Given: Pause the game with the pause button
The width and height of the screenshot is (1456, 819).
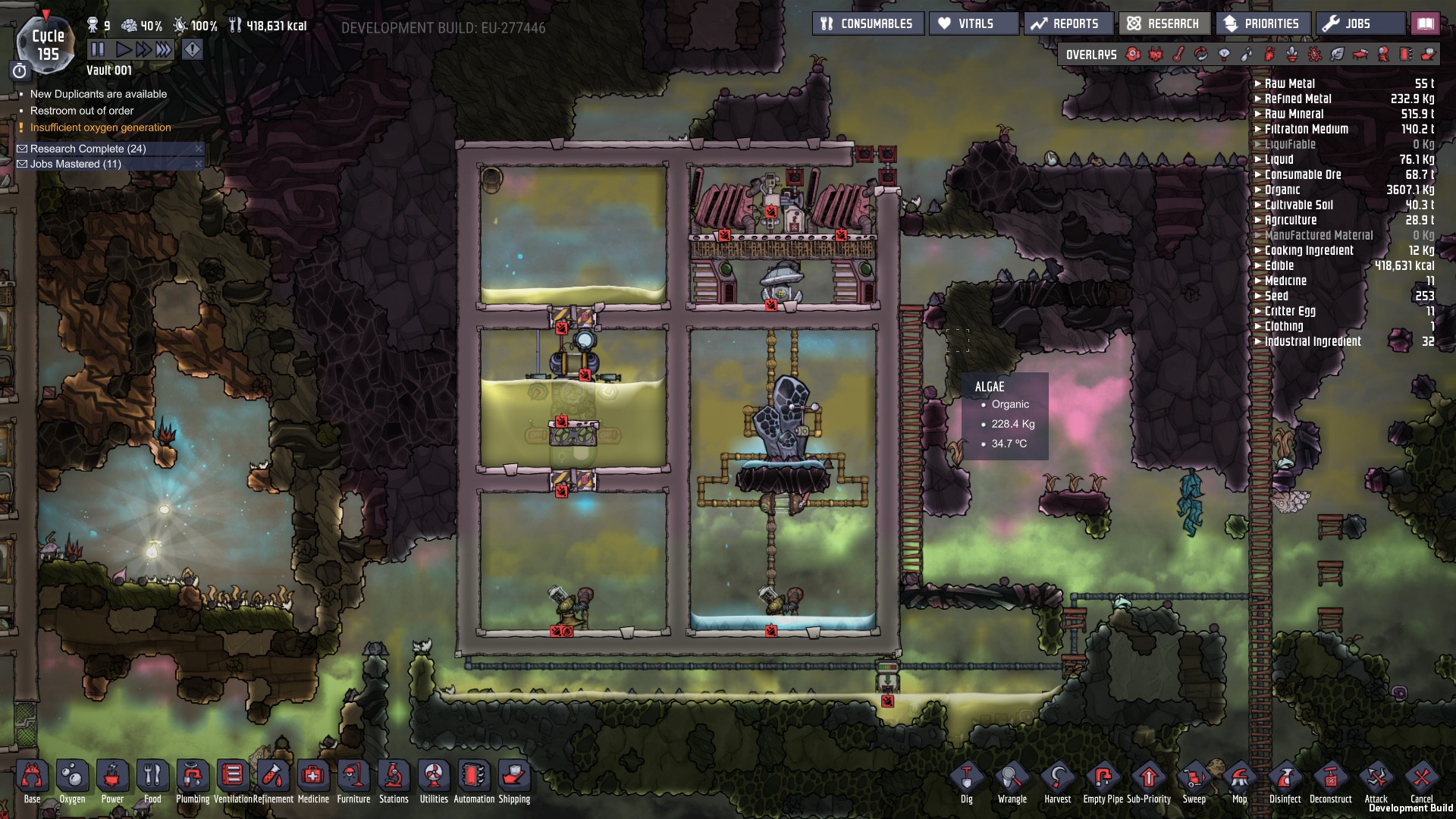Looking at the screenshot, I should (98, 50).
